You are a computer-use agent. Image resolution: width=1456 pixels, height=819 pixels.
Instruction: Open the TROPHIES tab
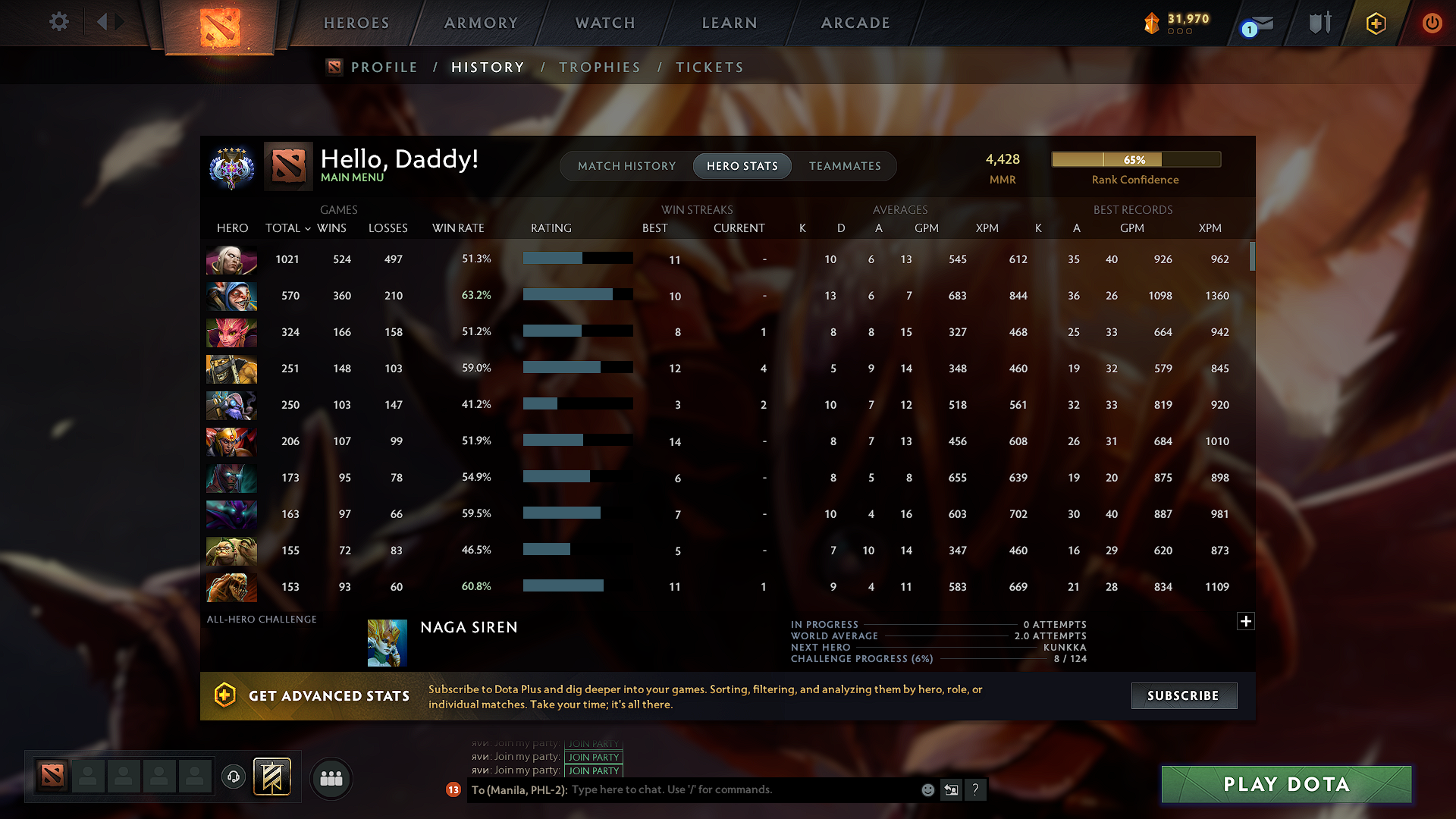[x=600, y=67]
